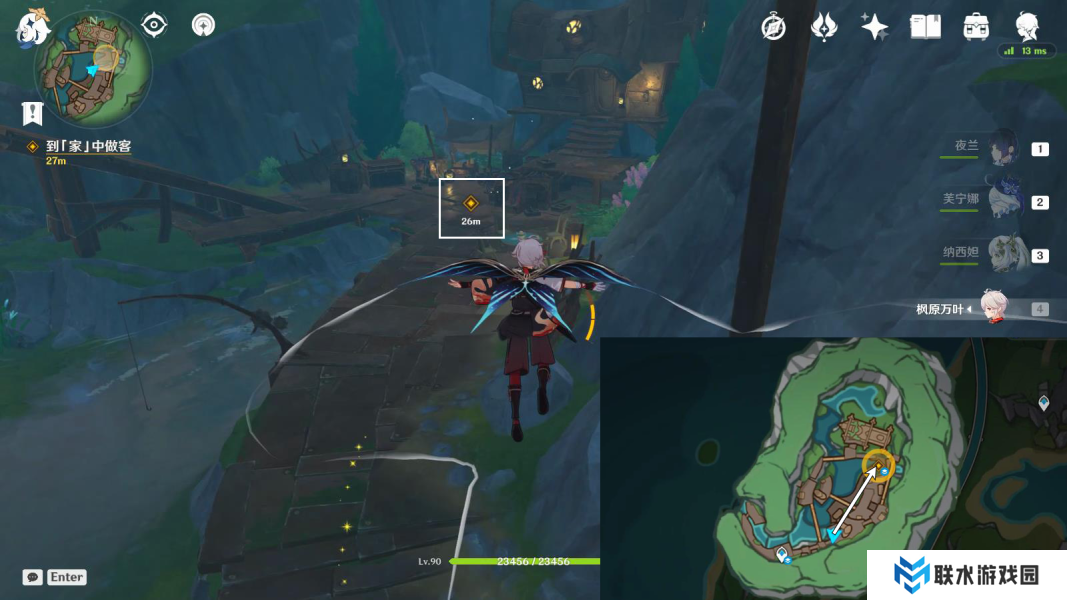The width and height of the screenshot is (1067, 600).
Task: Open the Adventurer Handbook book icon
Action: point(926,27)
